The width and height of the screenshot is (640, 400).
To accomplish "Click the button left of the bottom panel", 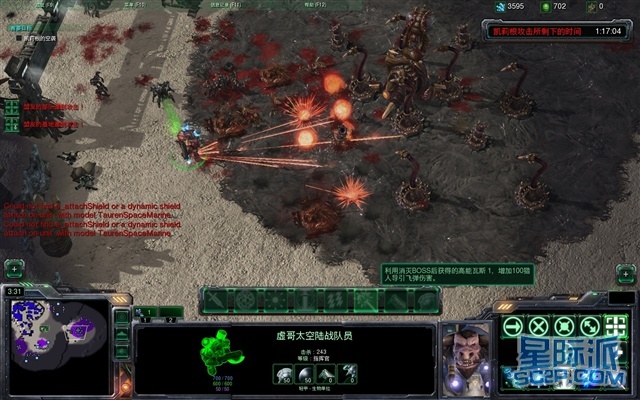I will coord(14,269).
